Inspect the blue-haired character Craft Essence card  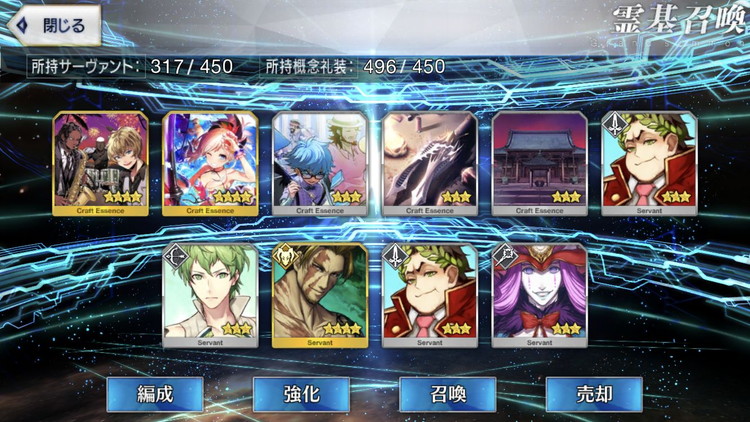point(320,163)
